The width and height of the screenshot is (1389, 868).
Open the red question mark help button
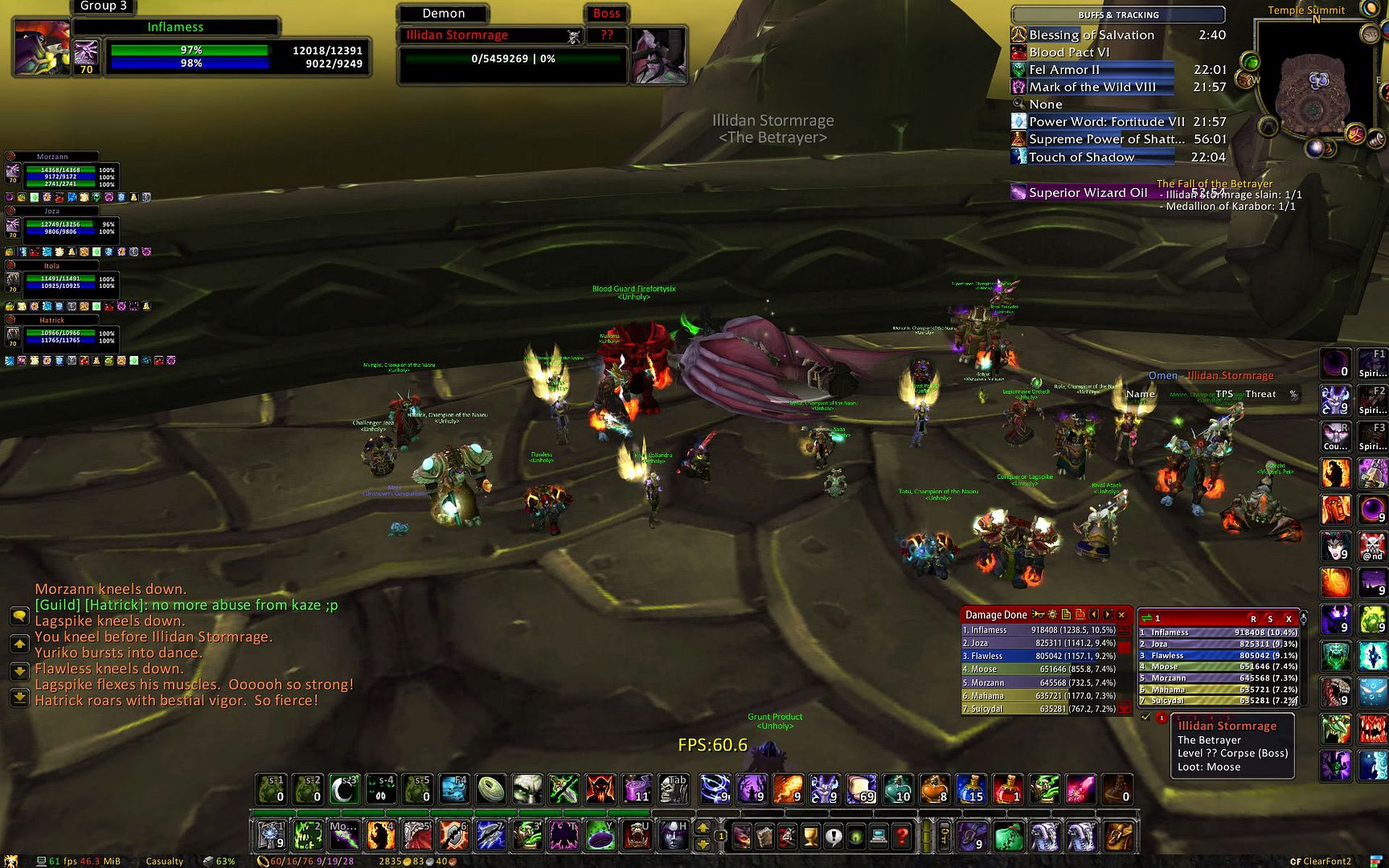coord(902,837)
